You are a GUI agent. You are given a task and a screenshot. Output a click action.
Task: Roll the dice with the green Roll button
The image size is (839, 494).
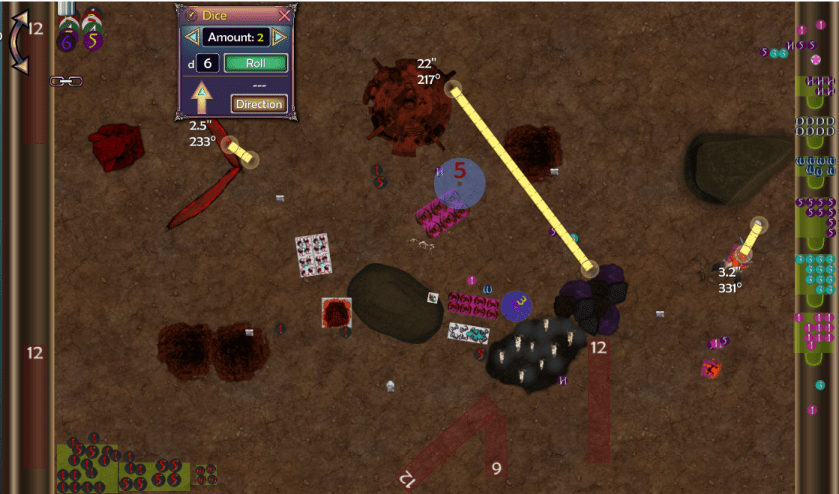click(255, 63)
